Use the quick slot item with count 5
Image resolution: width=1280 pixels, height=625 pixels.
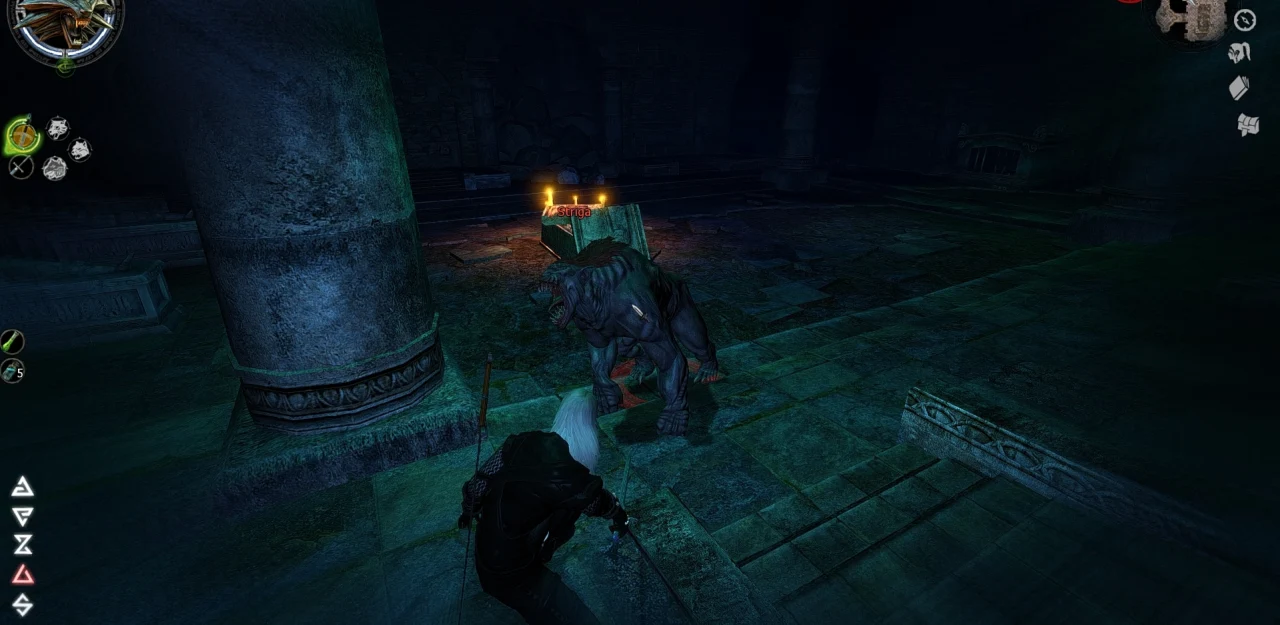12,372
